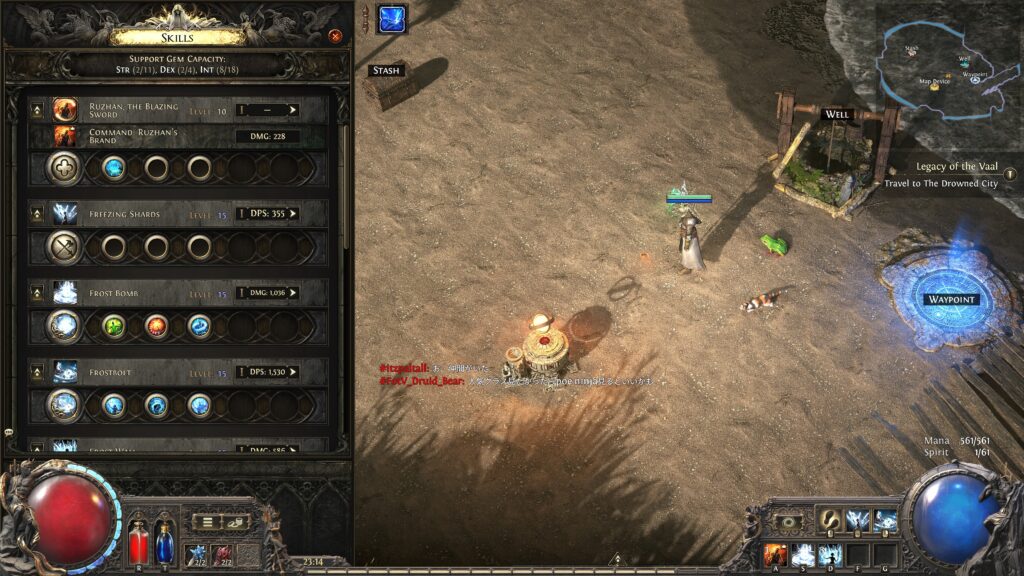Click the blue support gem under Ruzhan's Brand
The height and width of the screenshot is (576, 1024).
click(115, 167)
